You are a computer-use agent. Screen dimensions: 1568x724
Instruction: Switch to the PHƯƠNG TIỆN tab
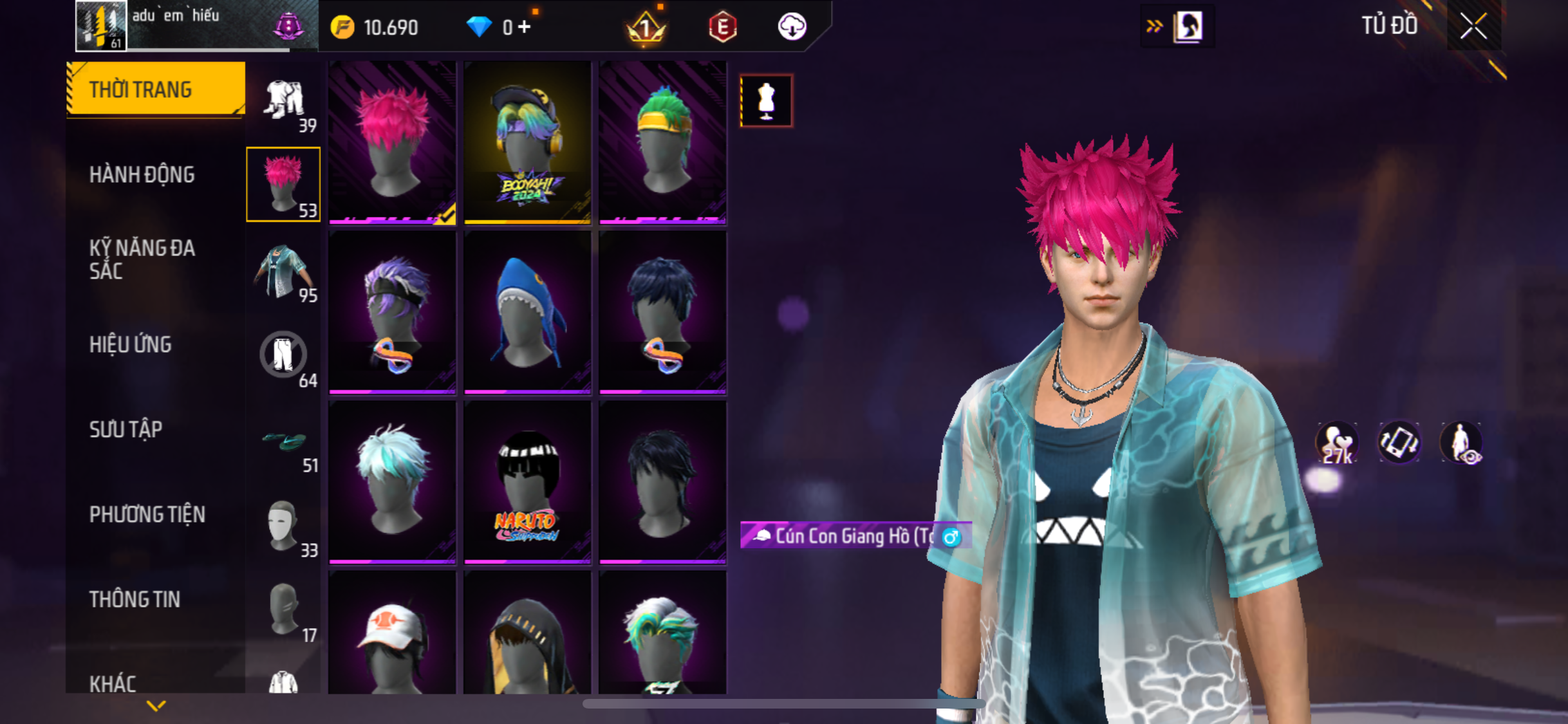coord(147,514)
